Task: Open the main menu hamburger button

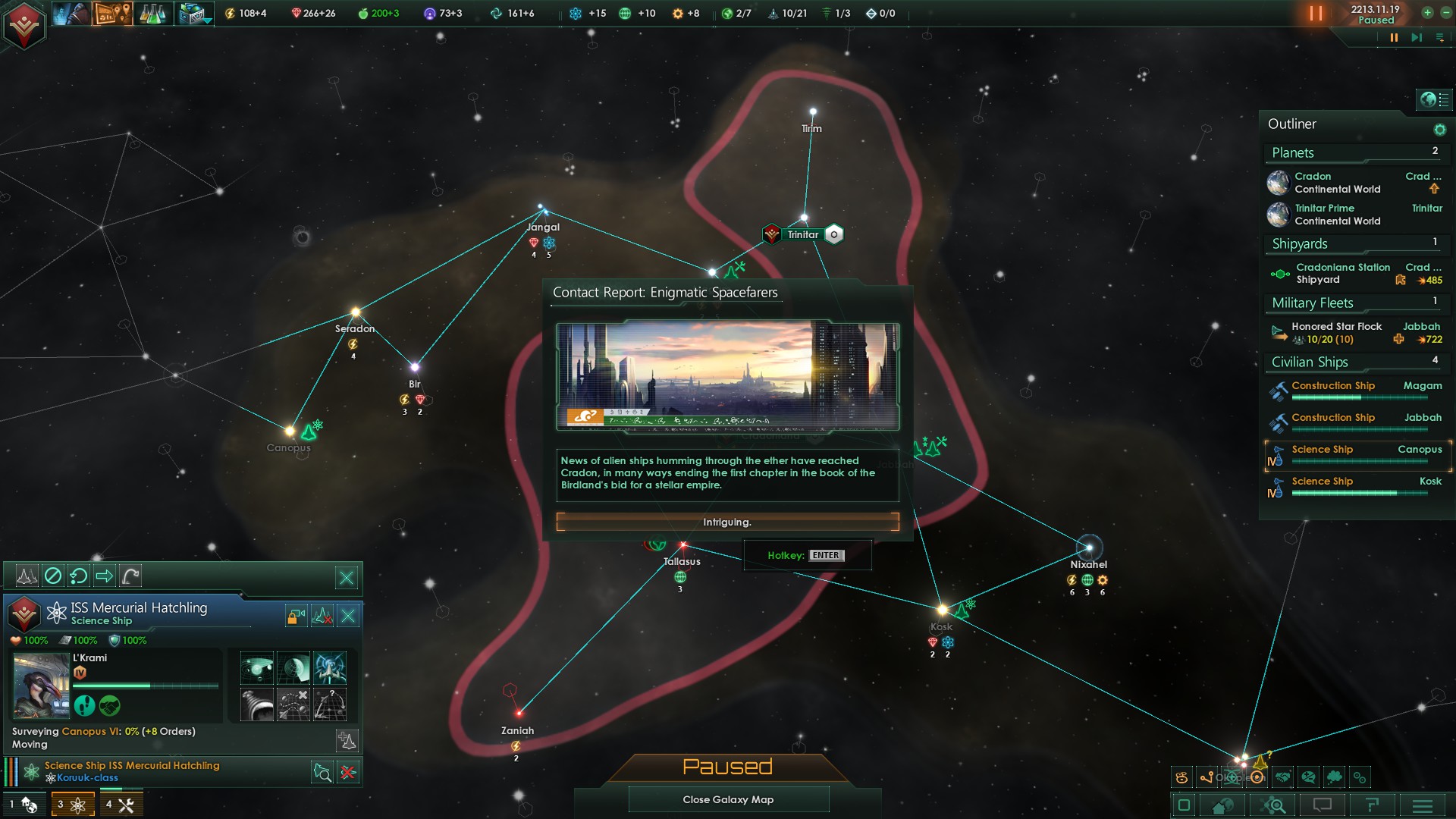Action: 1422,805
